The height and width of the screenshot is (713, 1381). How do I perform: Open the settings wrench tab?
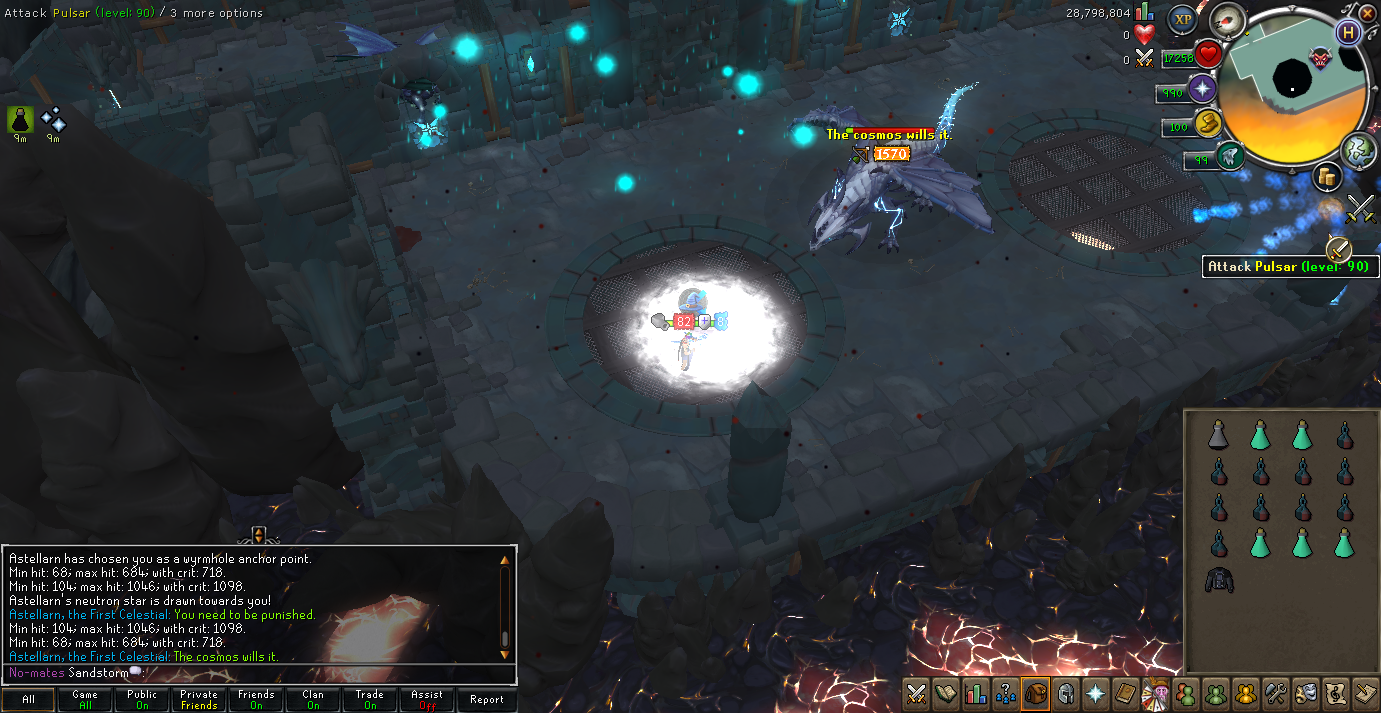coord(1275,693)
